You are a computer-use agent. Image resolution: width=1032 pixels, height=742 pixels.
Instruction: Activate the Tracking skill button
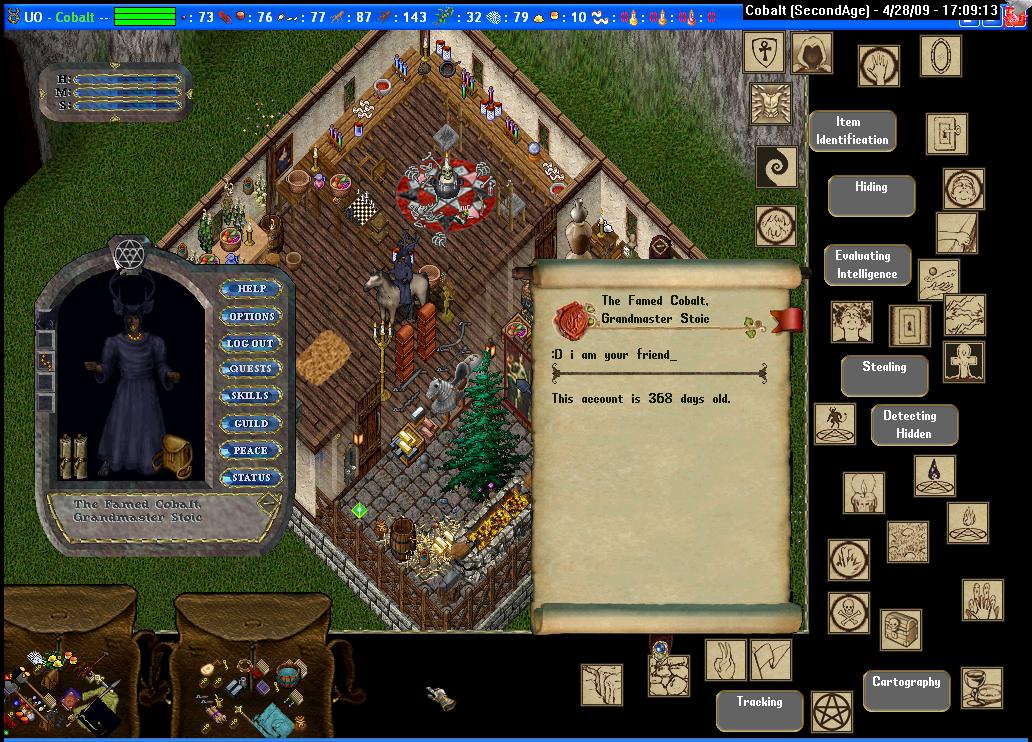click(759, 709)
